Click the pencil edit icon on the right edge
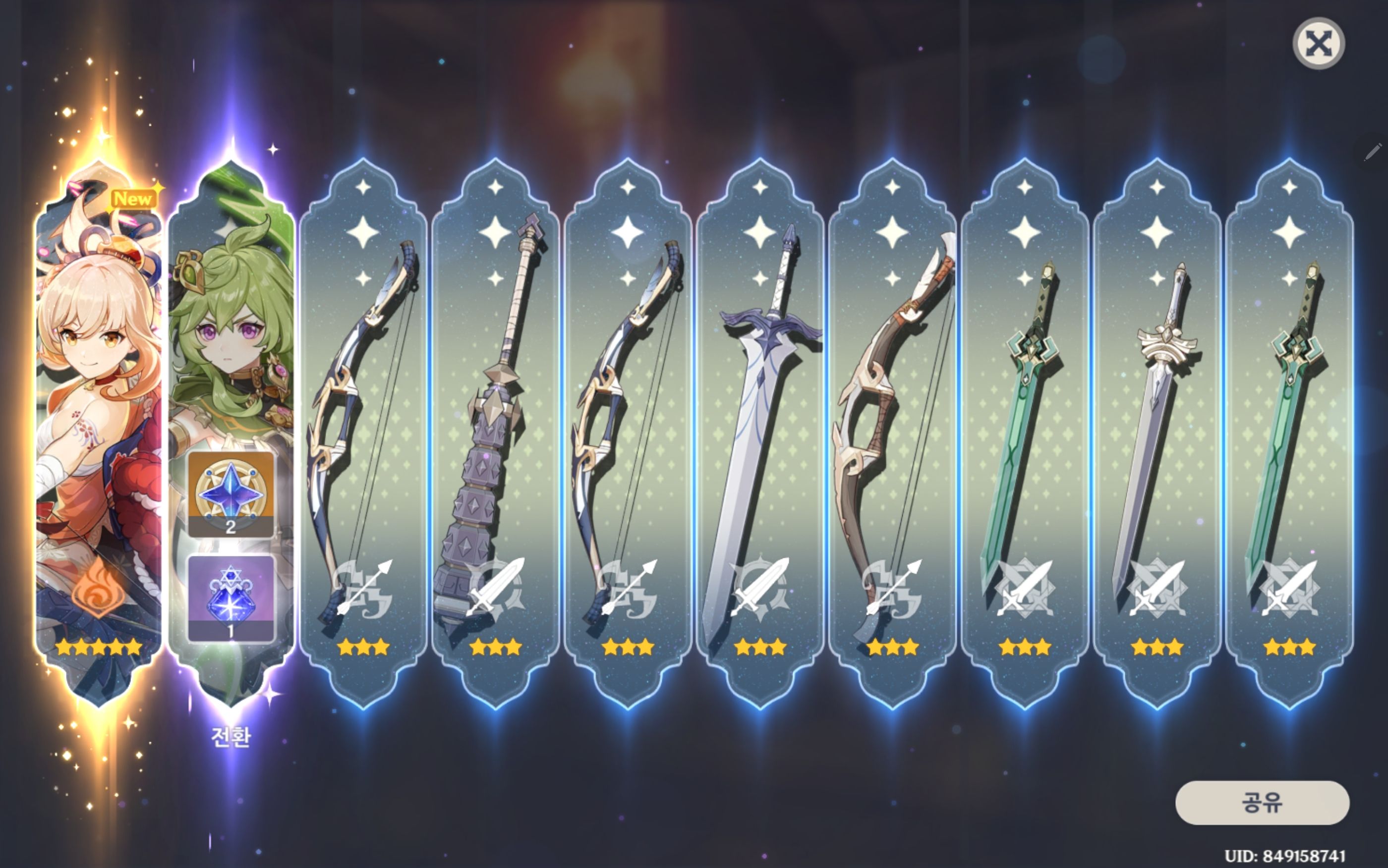The width and height of the screenshot is (1388, 868). click(1374, 151)
